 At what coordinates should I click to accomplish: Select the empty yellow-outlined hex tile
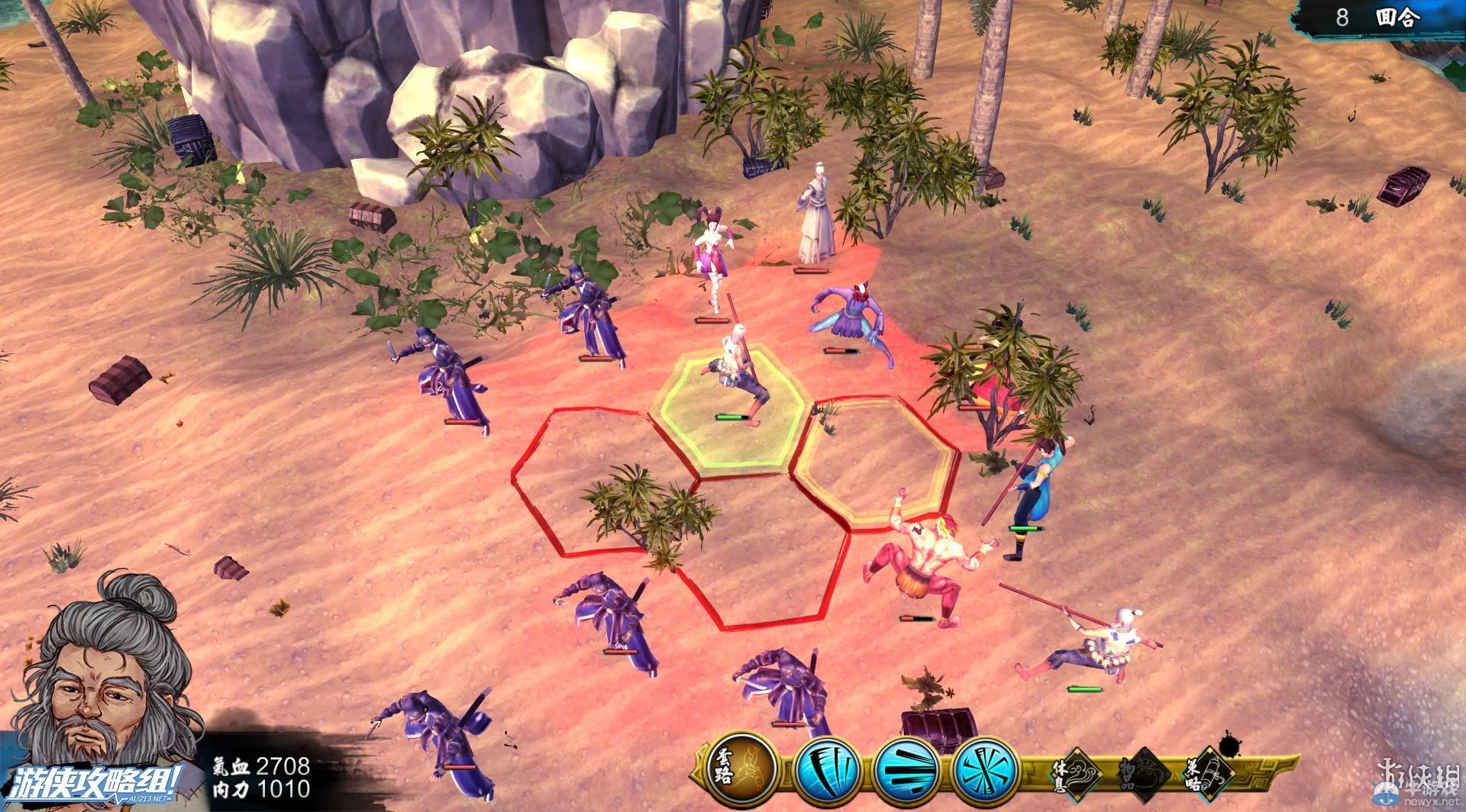point(877,459)
